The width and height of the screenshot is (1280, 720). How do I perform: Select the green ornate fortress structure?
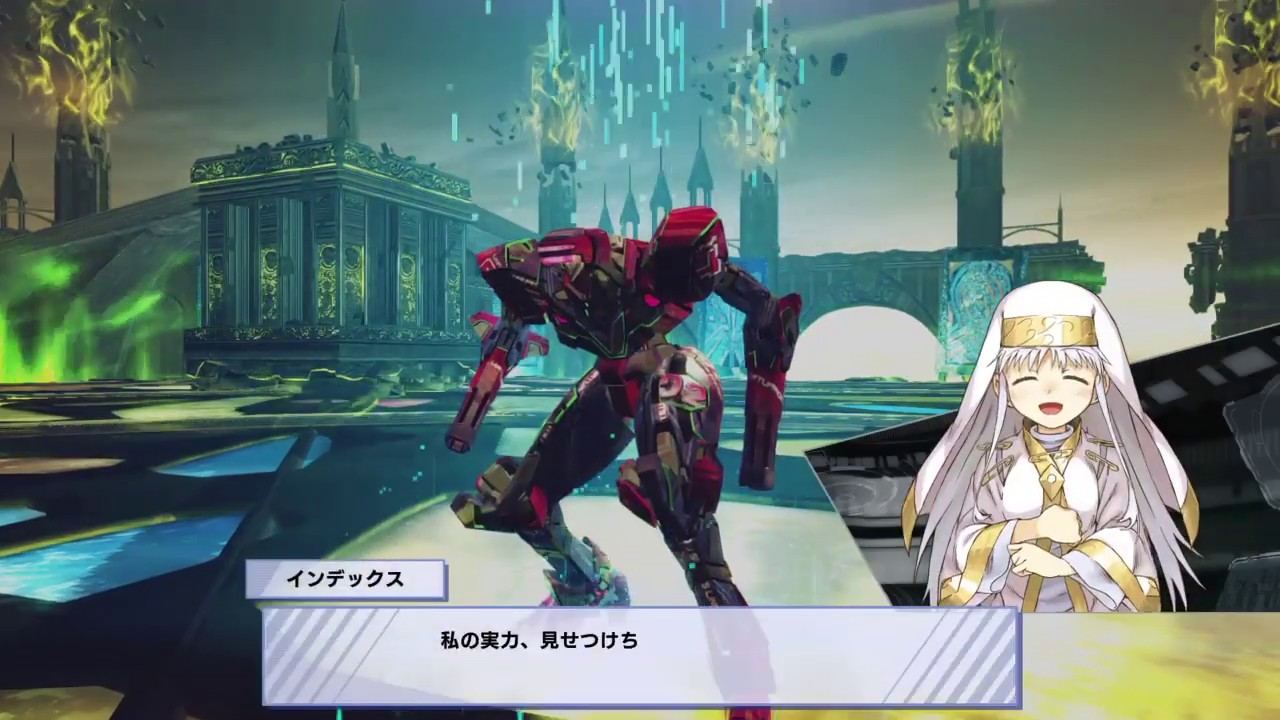pyautogui.click(x=300, y=250)
